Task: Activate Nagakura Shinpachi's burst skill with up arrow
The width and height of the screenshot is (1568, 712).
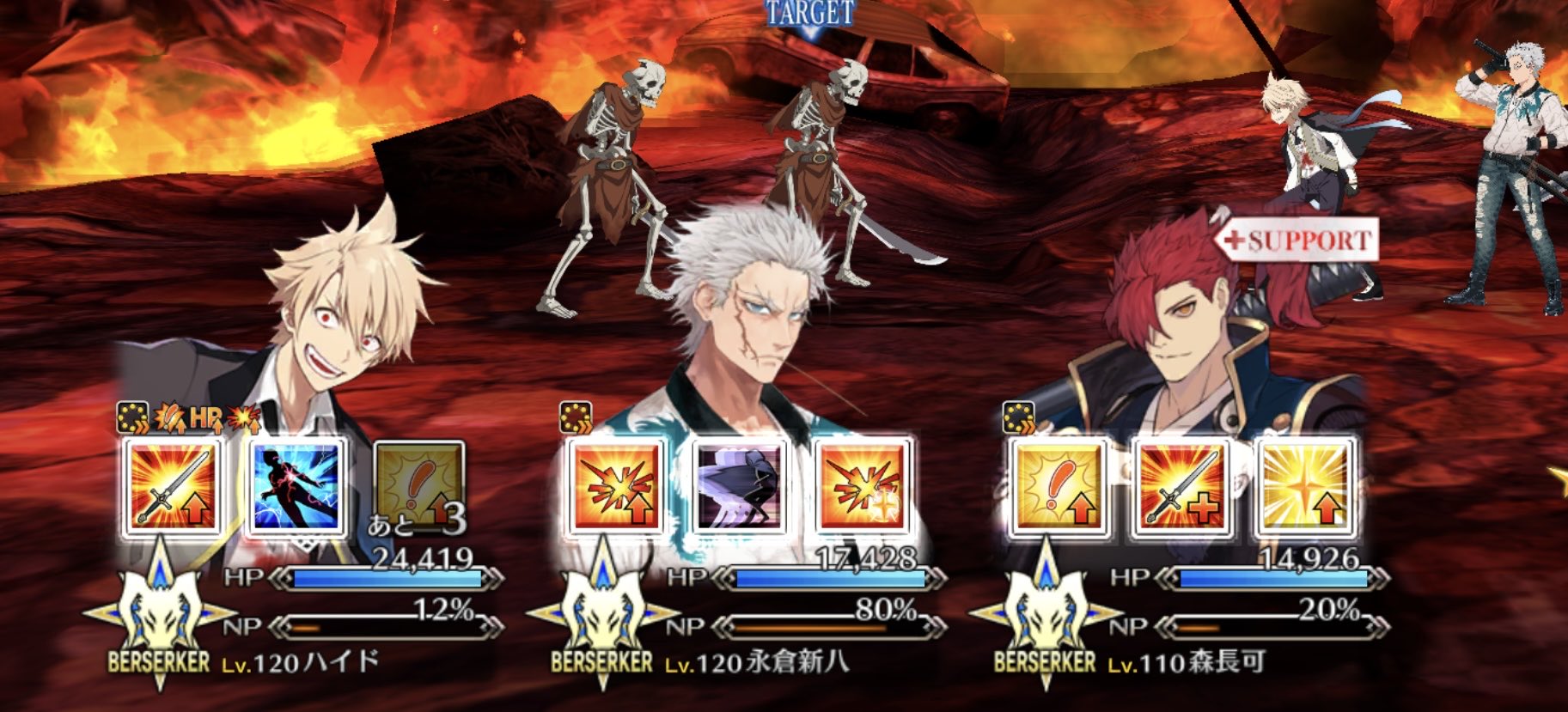Action: pos(616,488)
